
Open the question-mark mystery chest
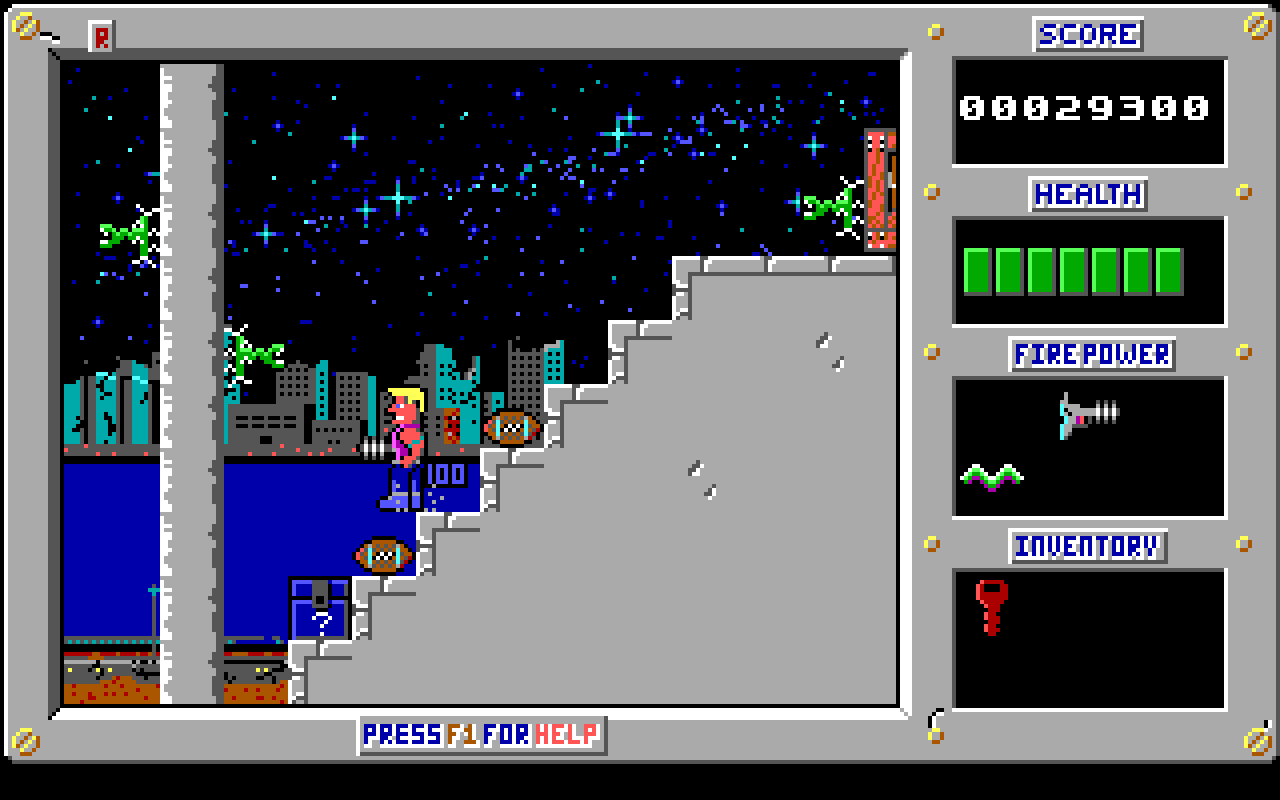[x=318, y=610]
